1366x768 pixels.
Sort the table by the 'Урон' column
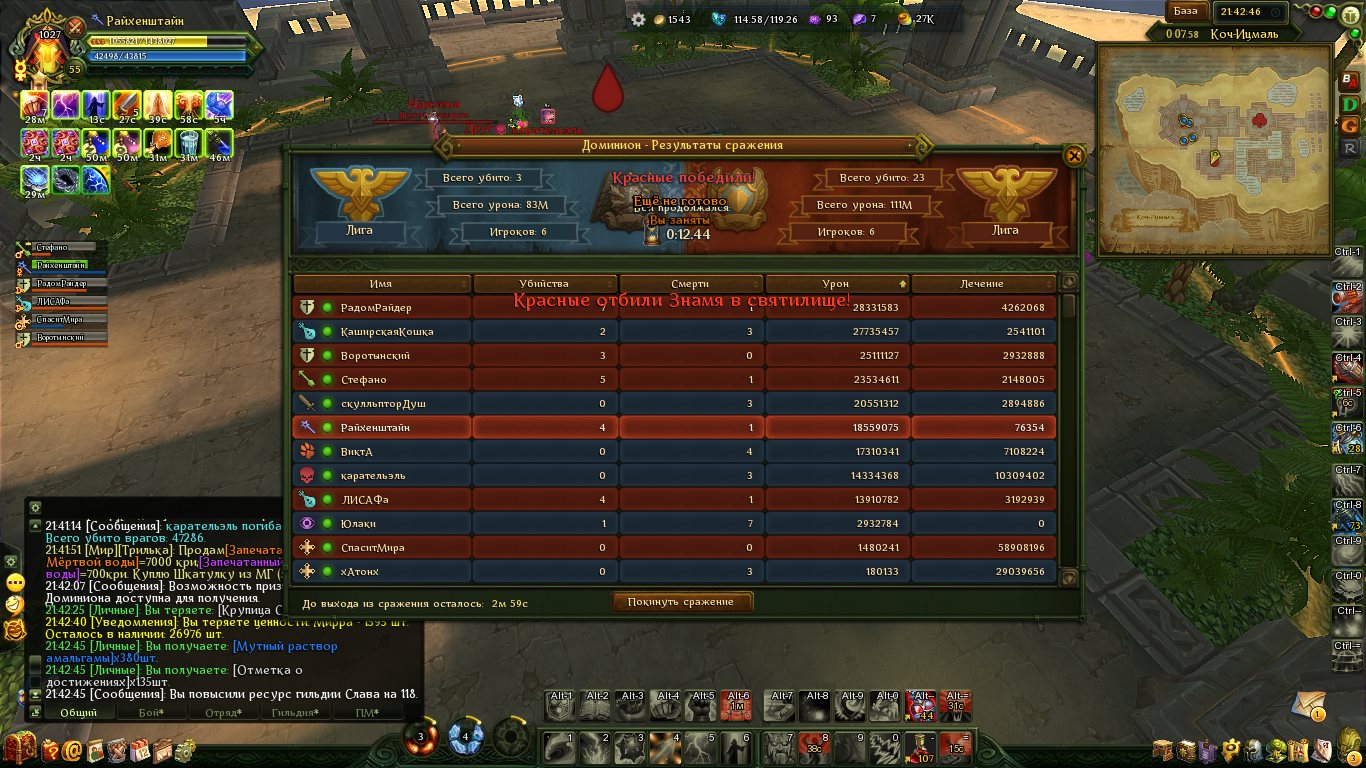pos(836,284)
